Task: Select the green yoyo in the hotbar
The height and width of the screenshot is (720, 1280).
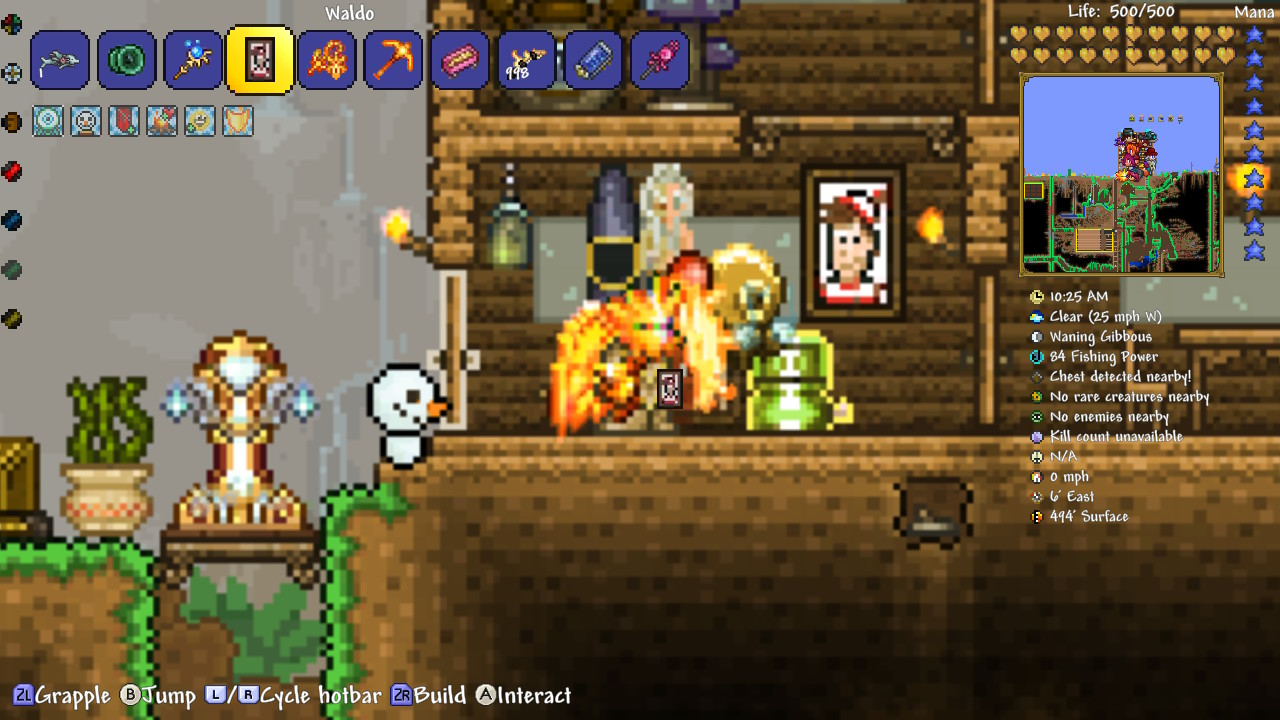Action: coord(126,60)
